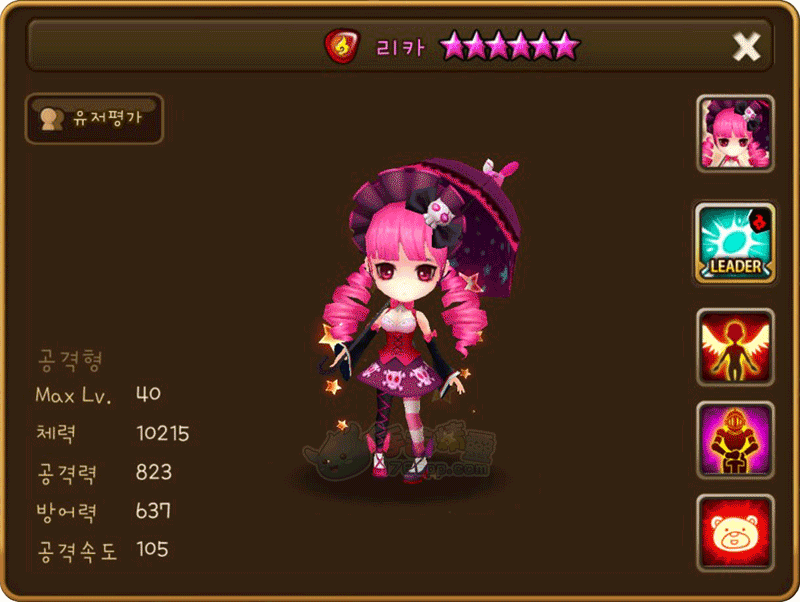Screen dimensions: 800x602
Task: Close the character info window
Action: [x=746, y=46]
